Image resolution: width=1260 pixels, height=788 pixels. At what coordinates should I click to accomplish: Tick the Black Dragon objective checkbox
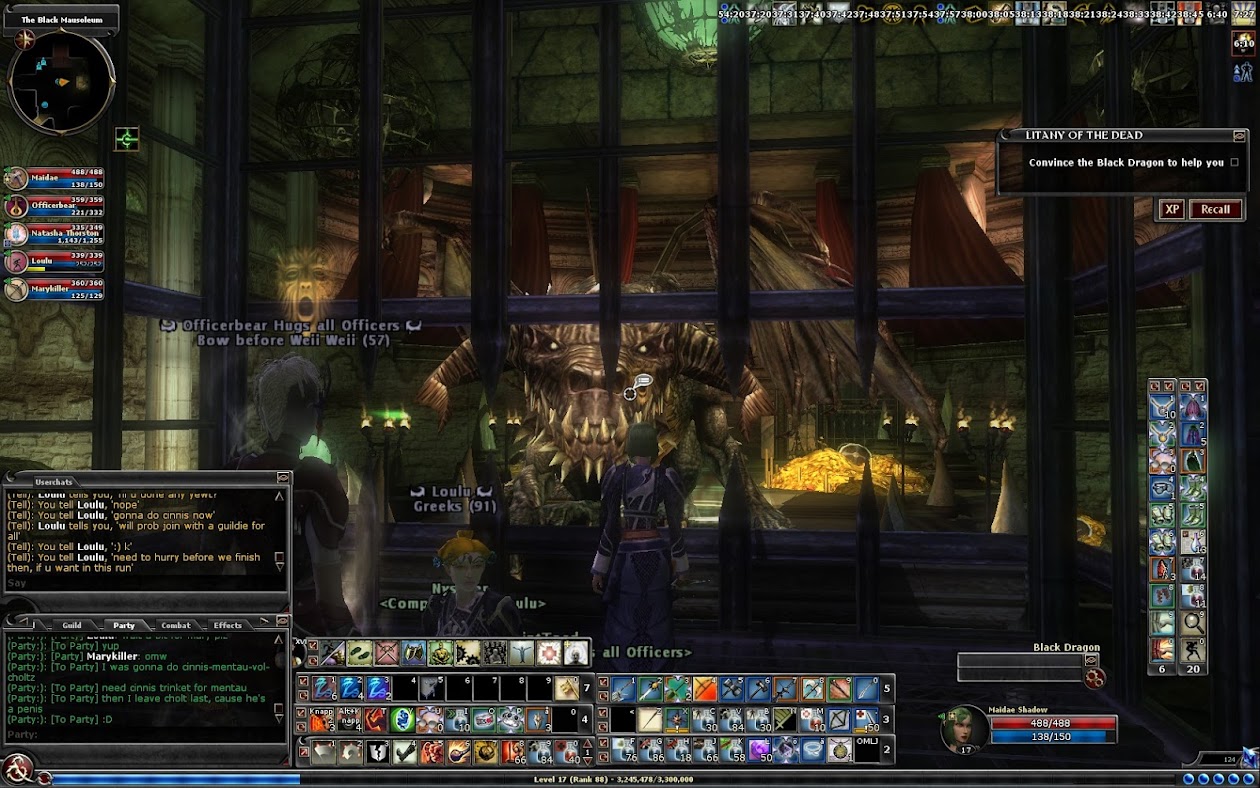click(1234, 162)
